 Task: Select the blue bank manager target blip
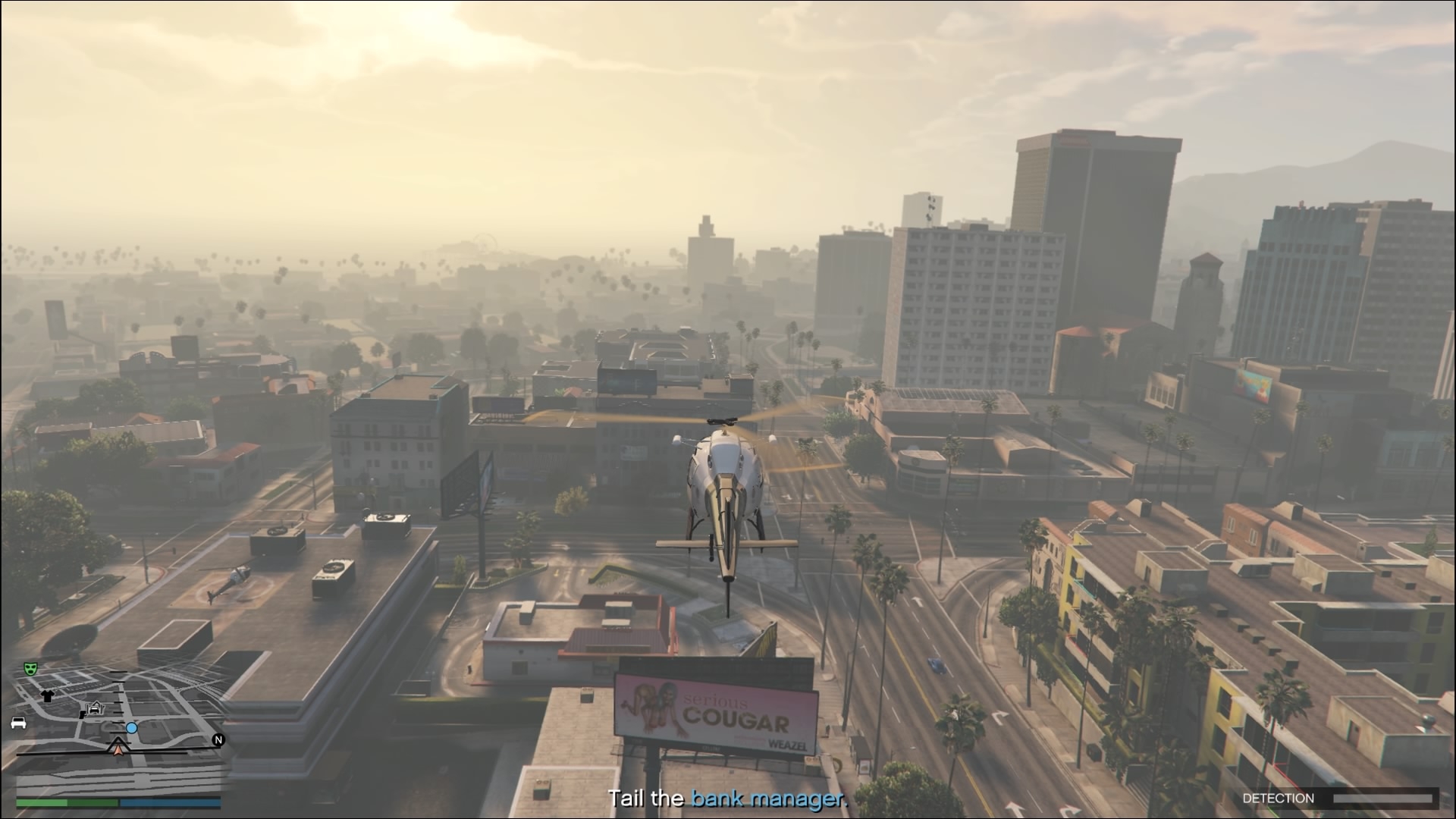pos(132,728)
